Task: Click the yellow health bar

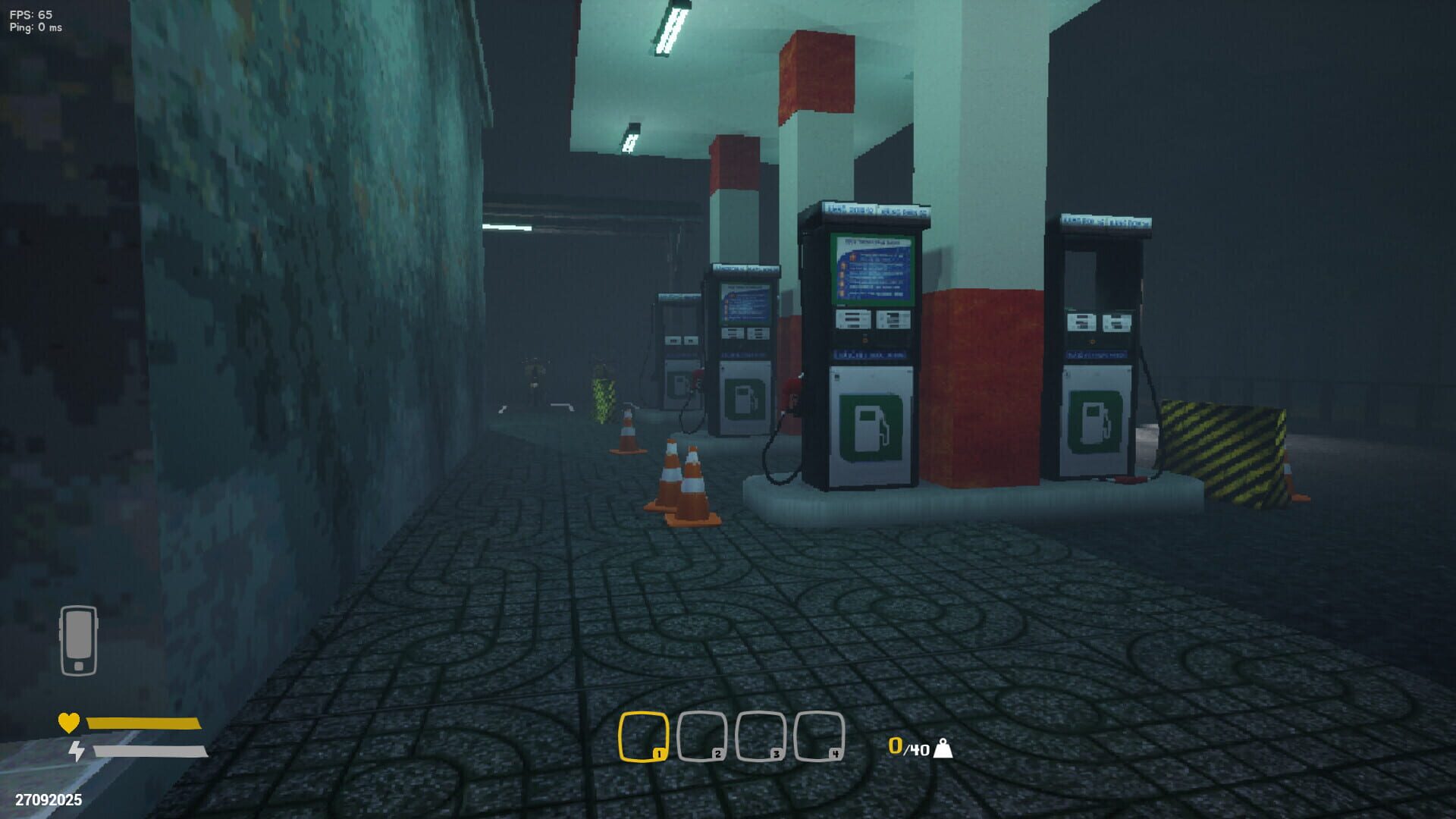Action: click(140, 725)
